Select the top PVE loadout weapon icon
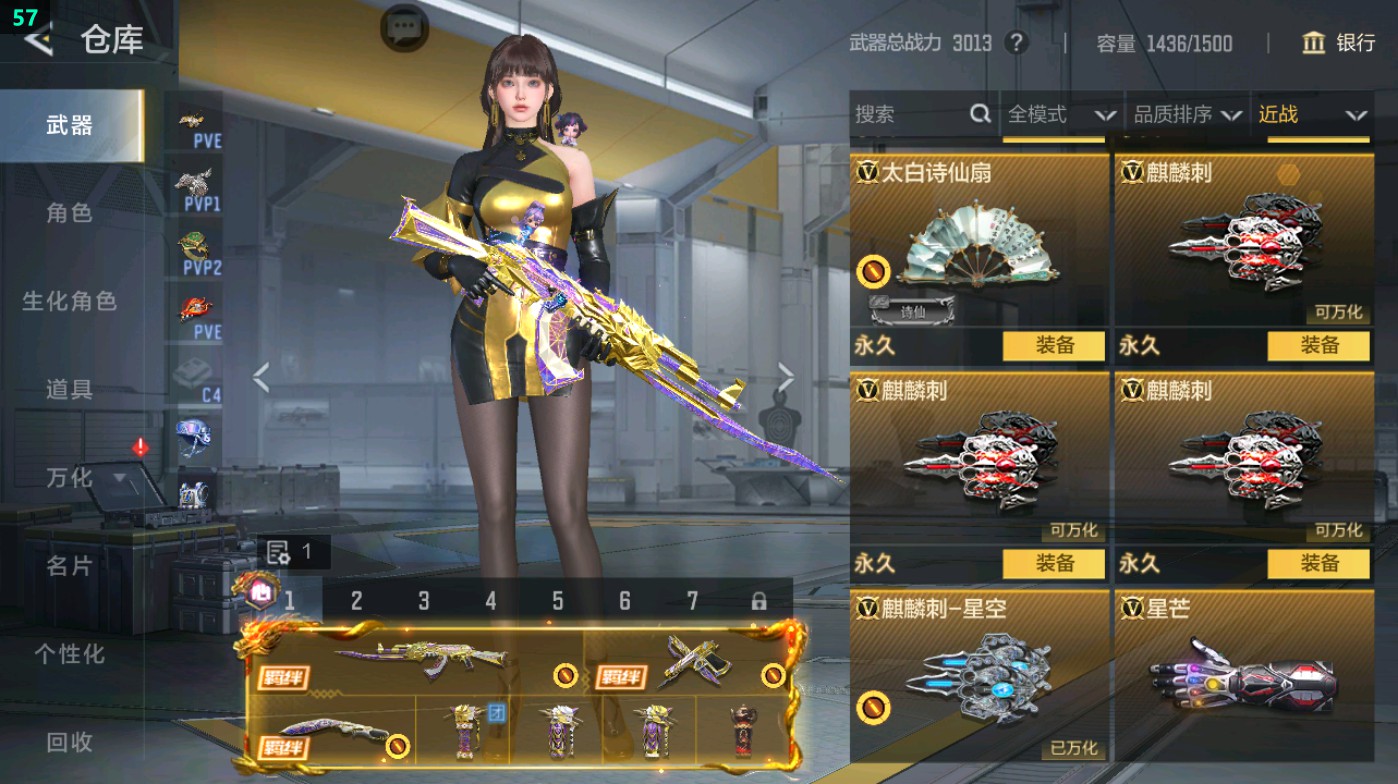The width and height of the screenshot is (1398, 784). click(x=196, y=120)
